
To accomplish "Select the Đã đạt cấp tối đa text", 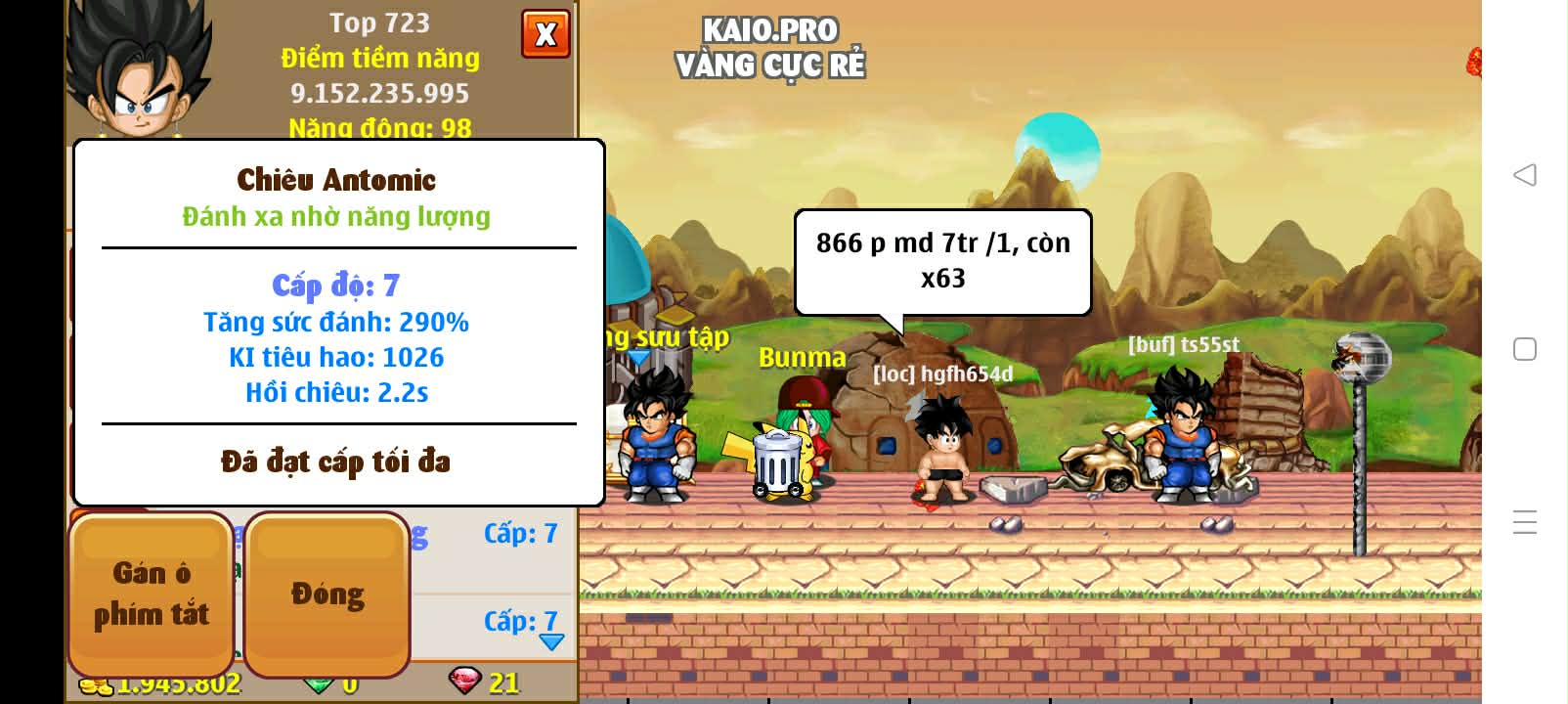I will 337,462.
